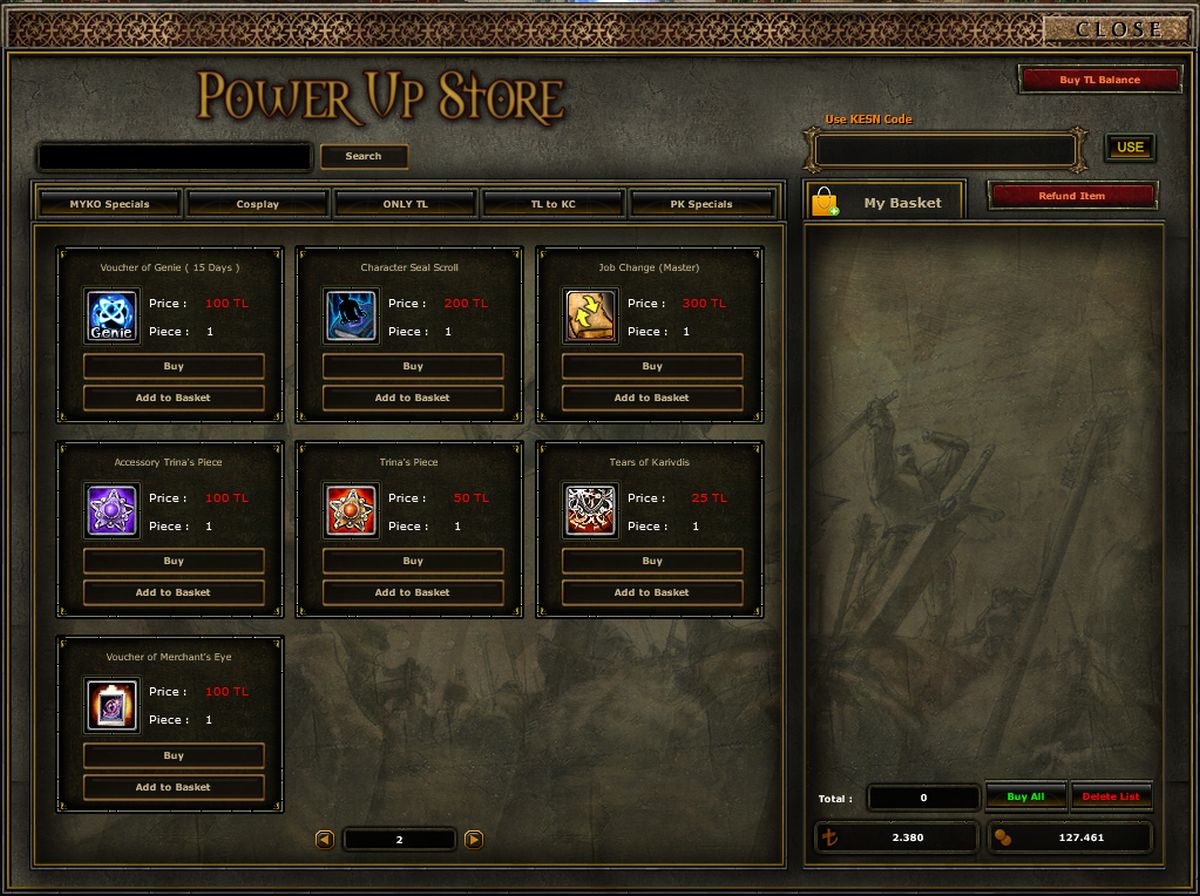Select the Trina's Piece item icon
1200x896 pixels.
click(352, 510)
